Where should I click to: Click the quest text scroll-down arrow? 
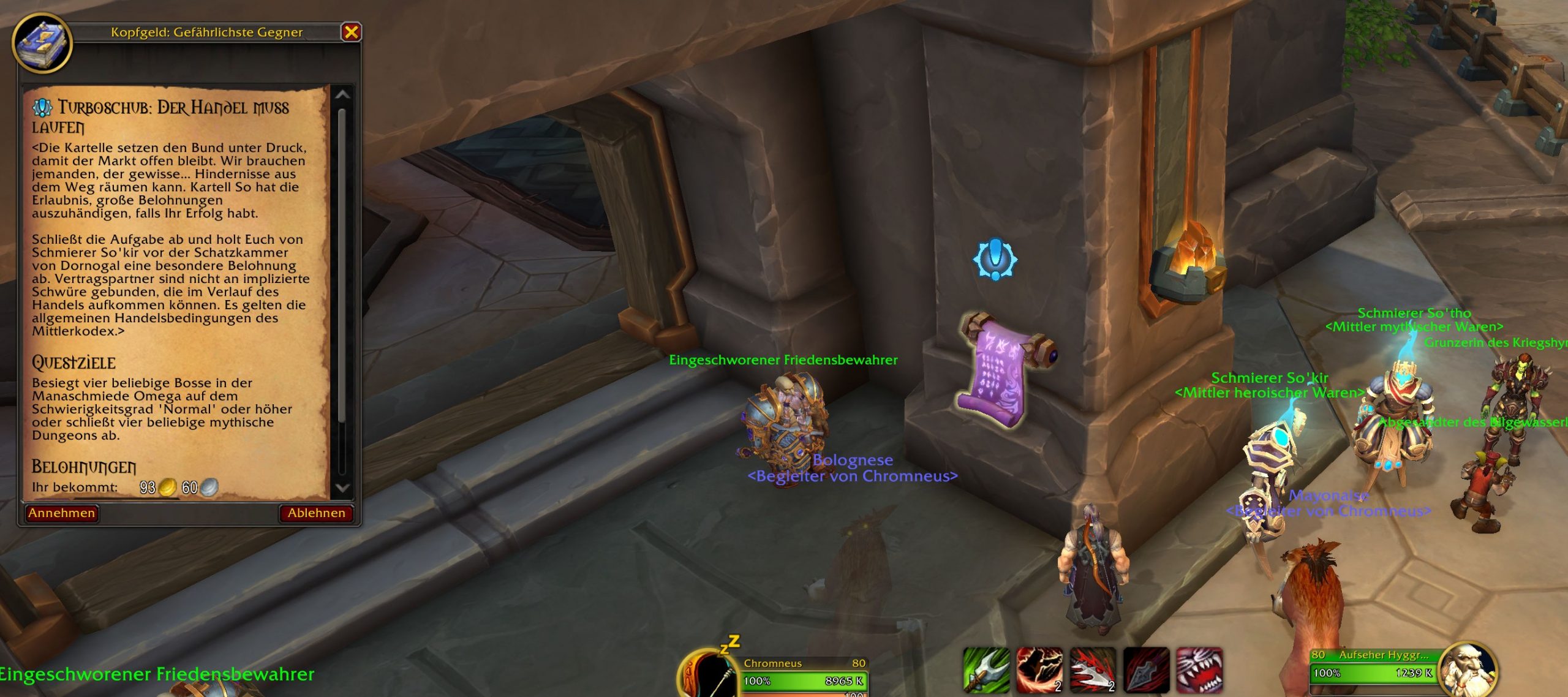pos(342,488)
